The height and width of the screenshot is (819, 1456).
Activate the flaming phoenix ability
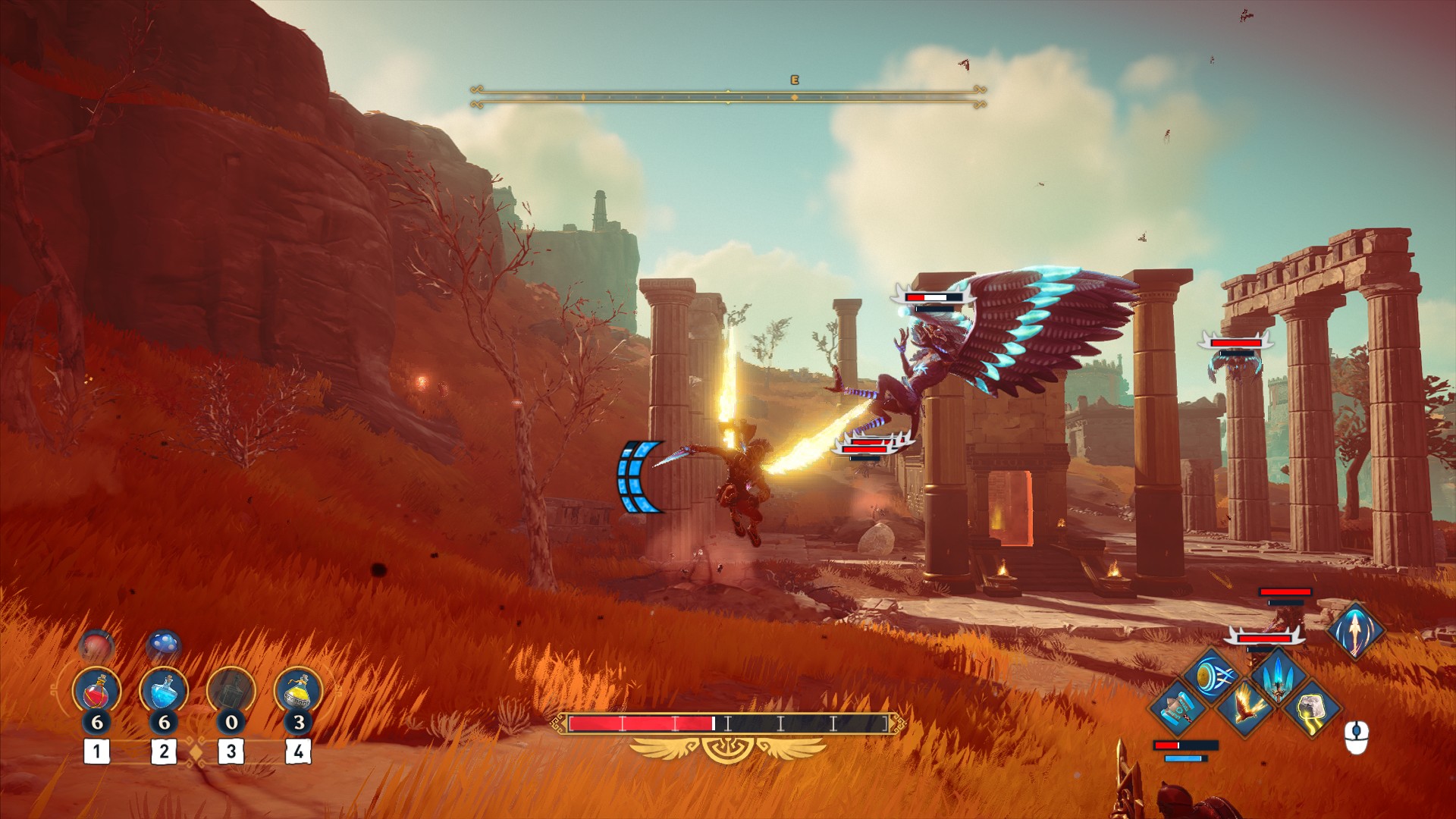[x=1245, y=708]
